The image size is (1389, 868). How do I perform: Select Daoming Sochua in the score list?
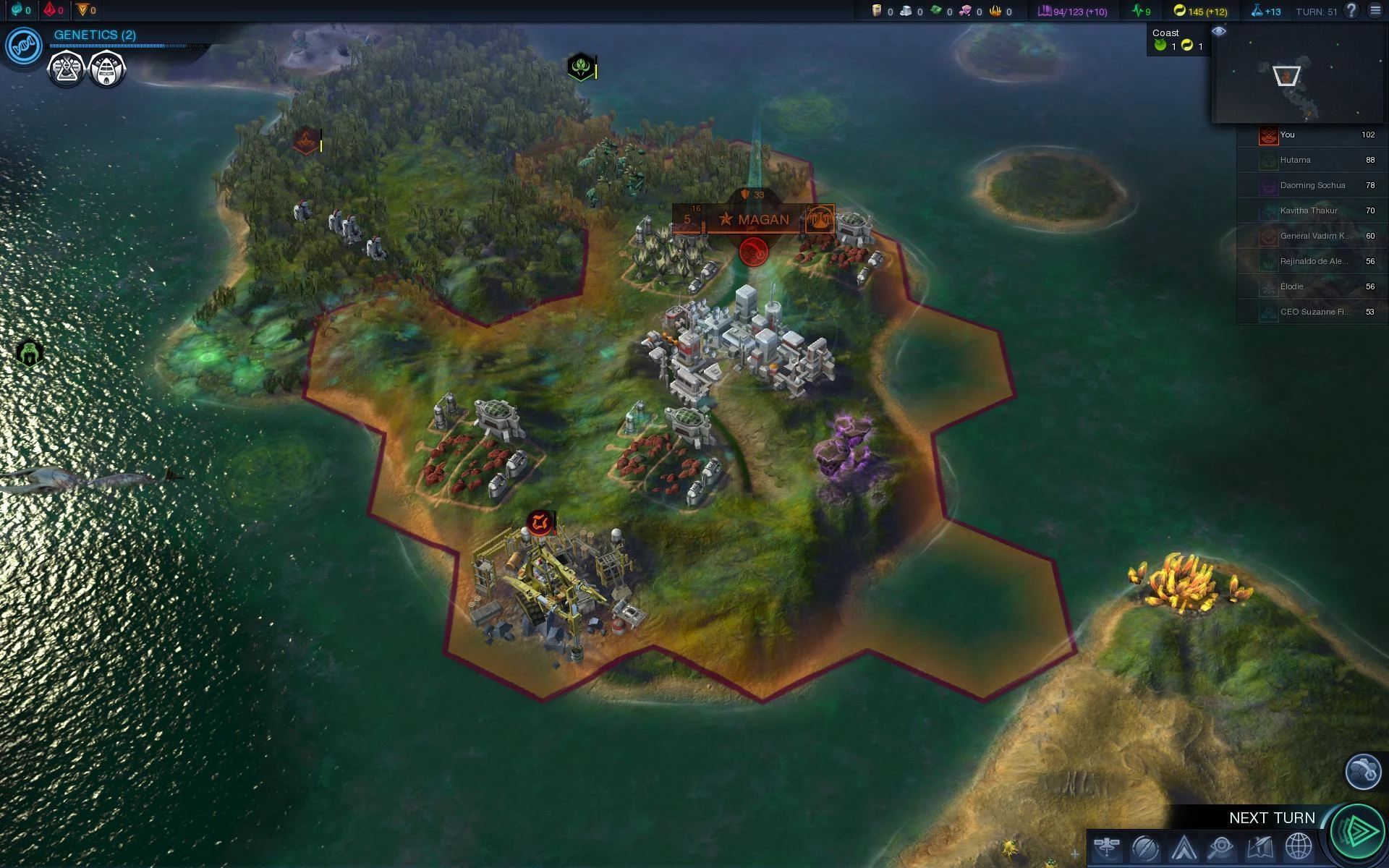pyautogui.click(x=1312, y=185)
